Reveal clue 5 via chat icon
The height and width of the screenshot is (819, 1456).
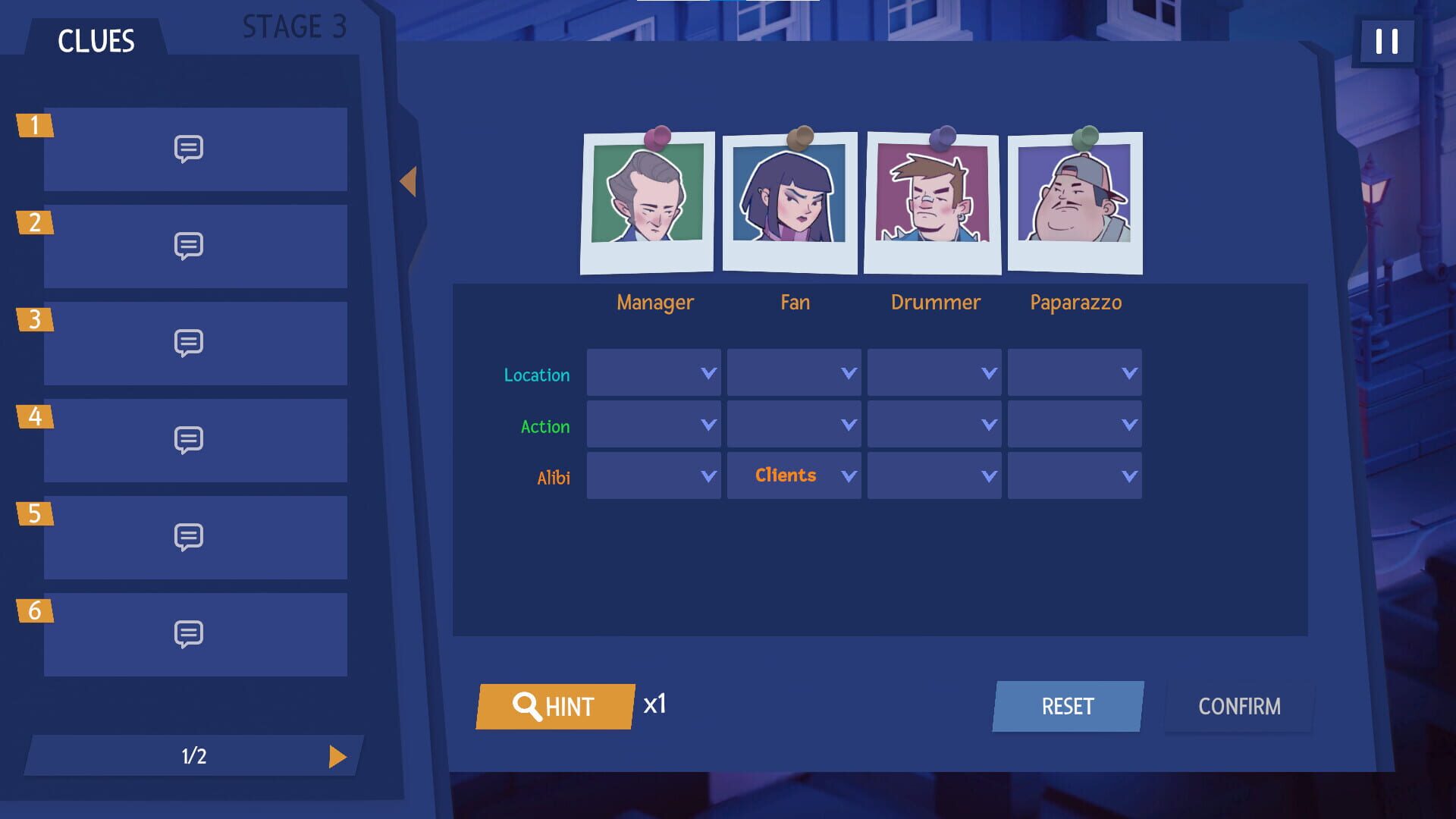pyautogui.click(x=190, y=537)
